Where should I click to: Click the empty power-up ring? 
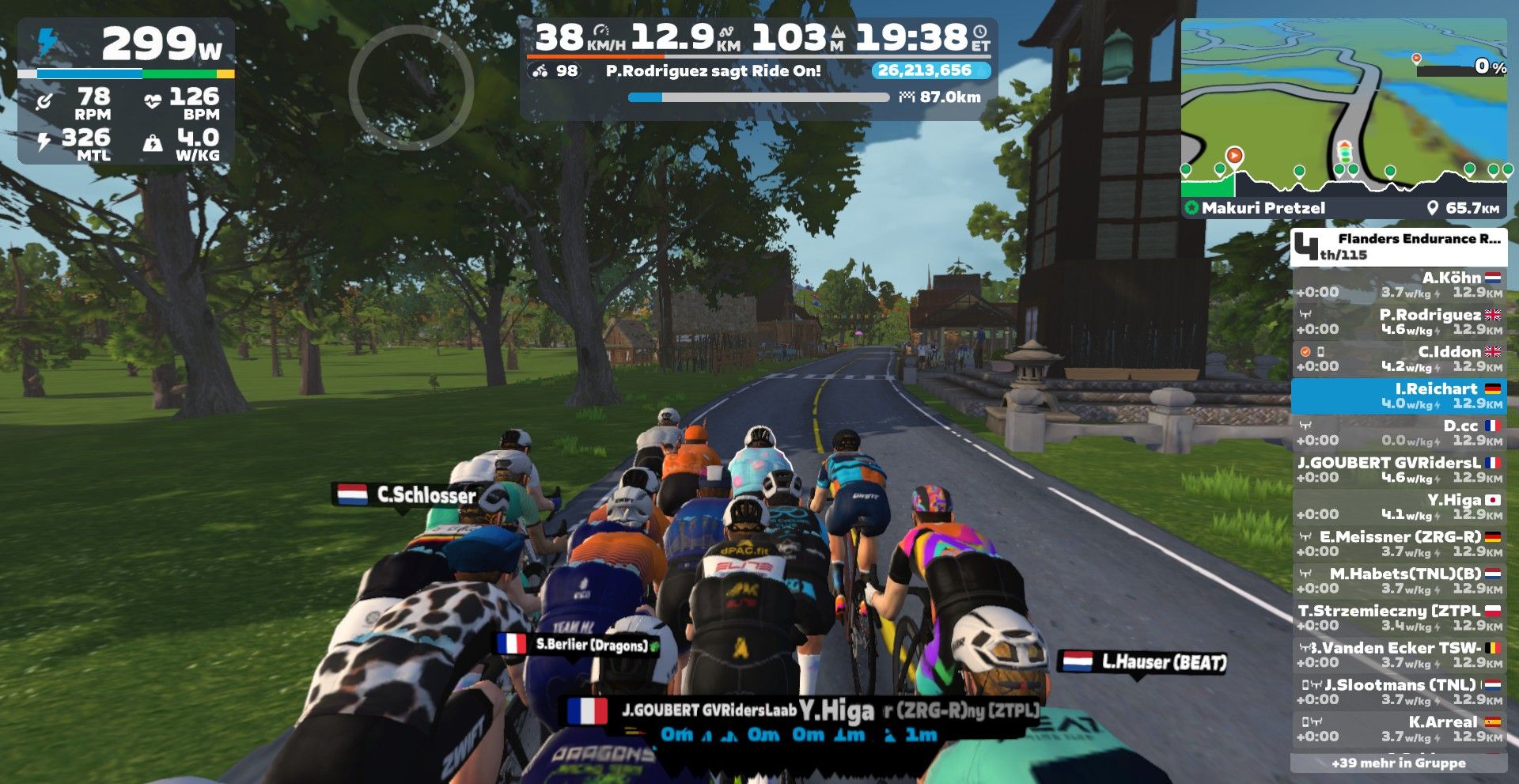(x=411, y=87)
